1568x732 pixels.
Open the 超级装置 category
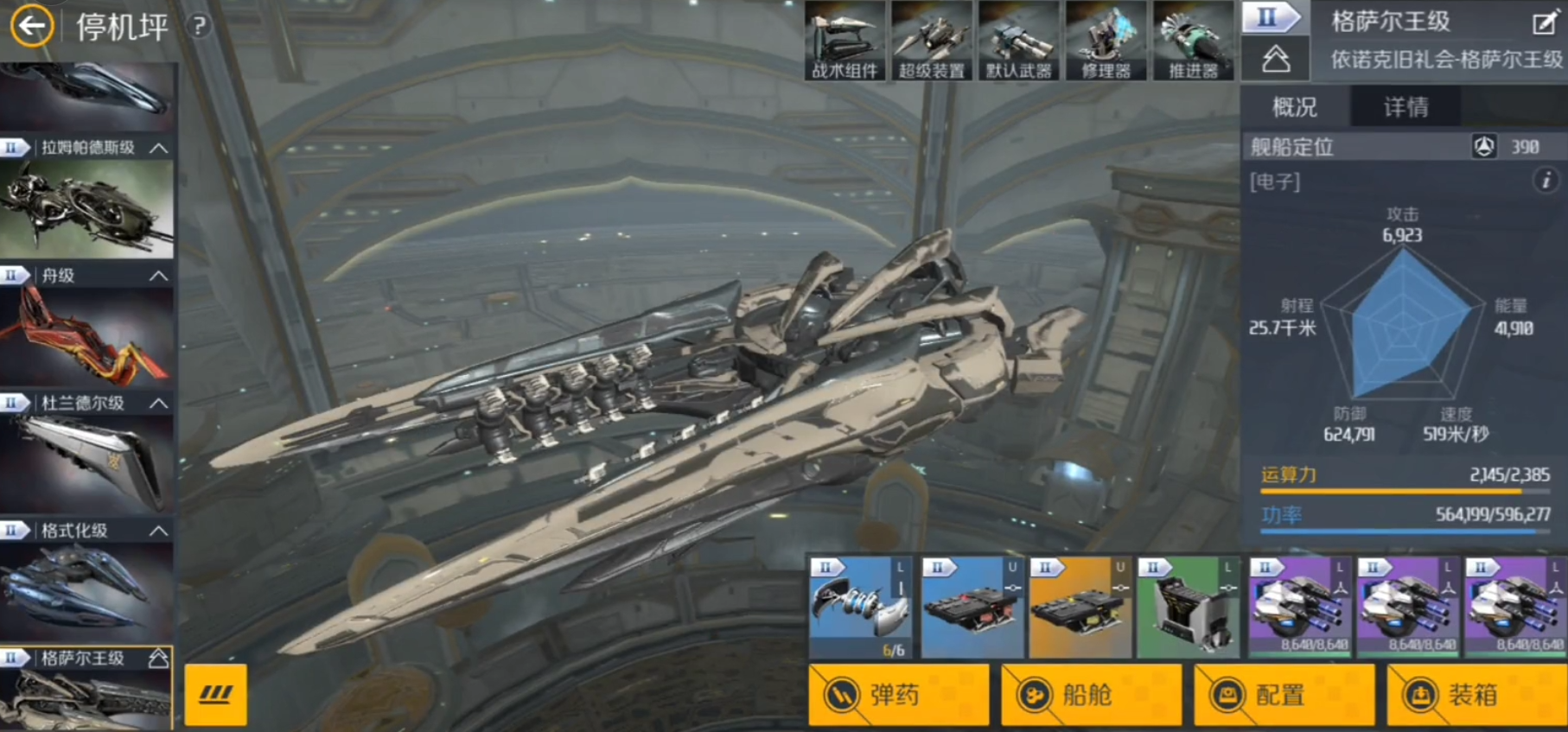[932, 41]
